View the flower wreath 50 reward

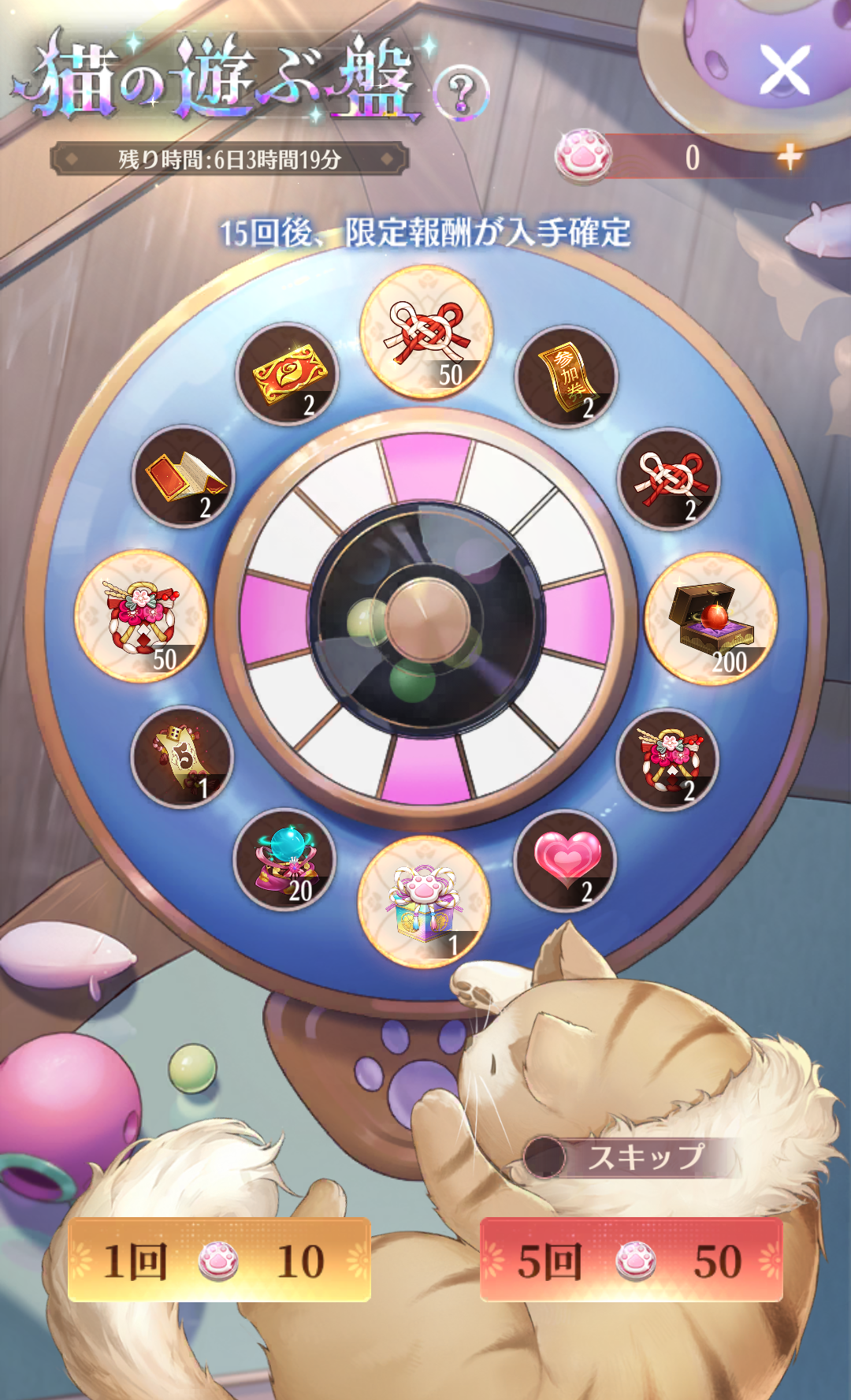tap(141, 616)
